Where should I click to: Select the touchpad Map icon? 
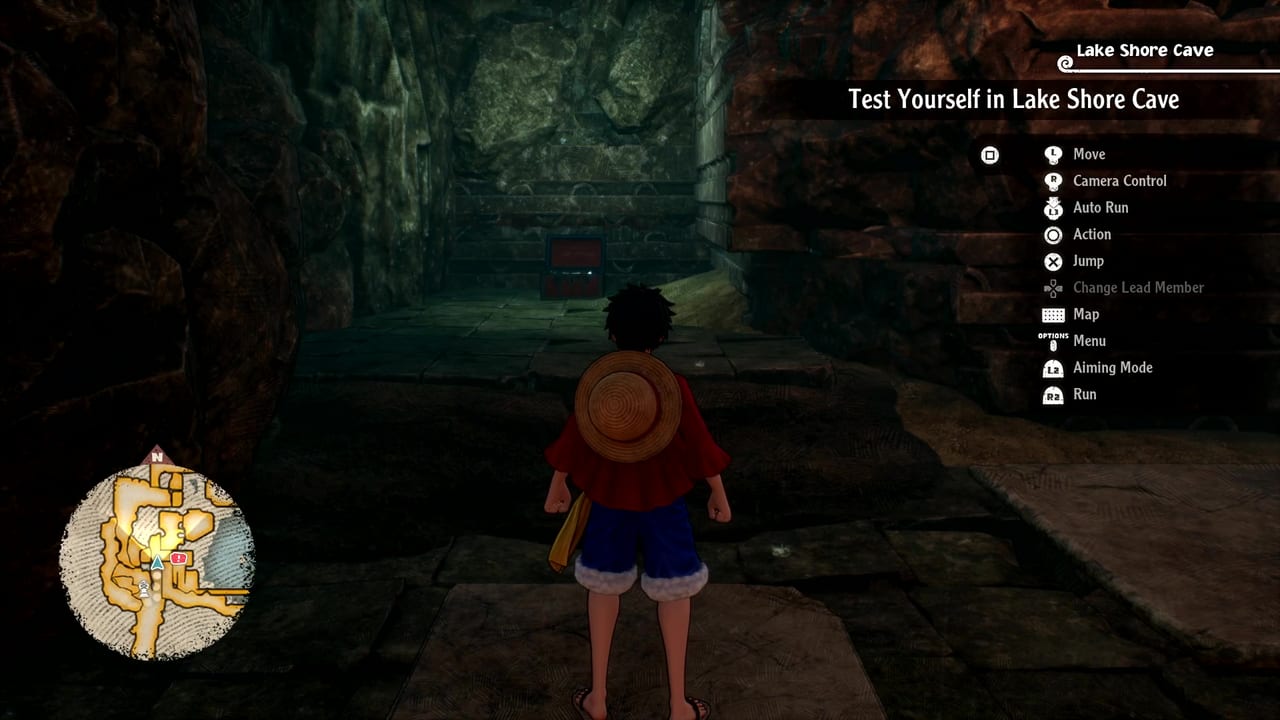tap(1052, 314)
